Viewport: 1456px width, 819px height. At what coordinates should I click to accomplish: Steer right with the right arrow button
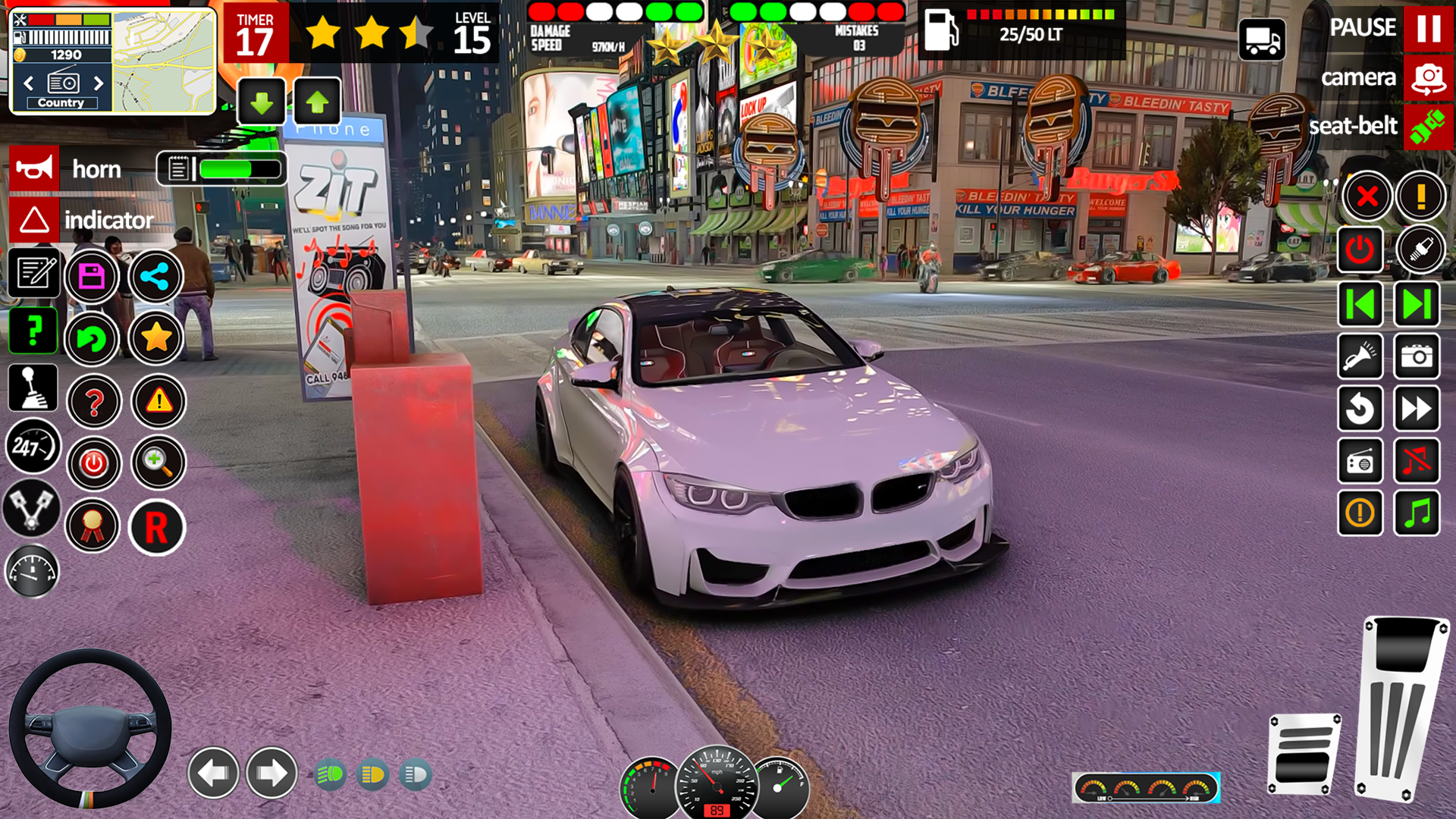(271, 773)
